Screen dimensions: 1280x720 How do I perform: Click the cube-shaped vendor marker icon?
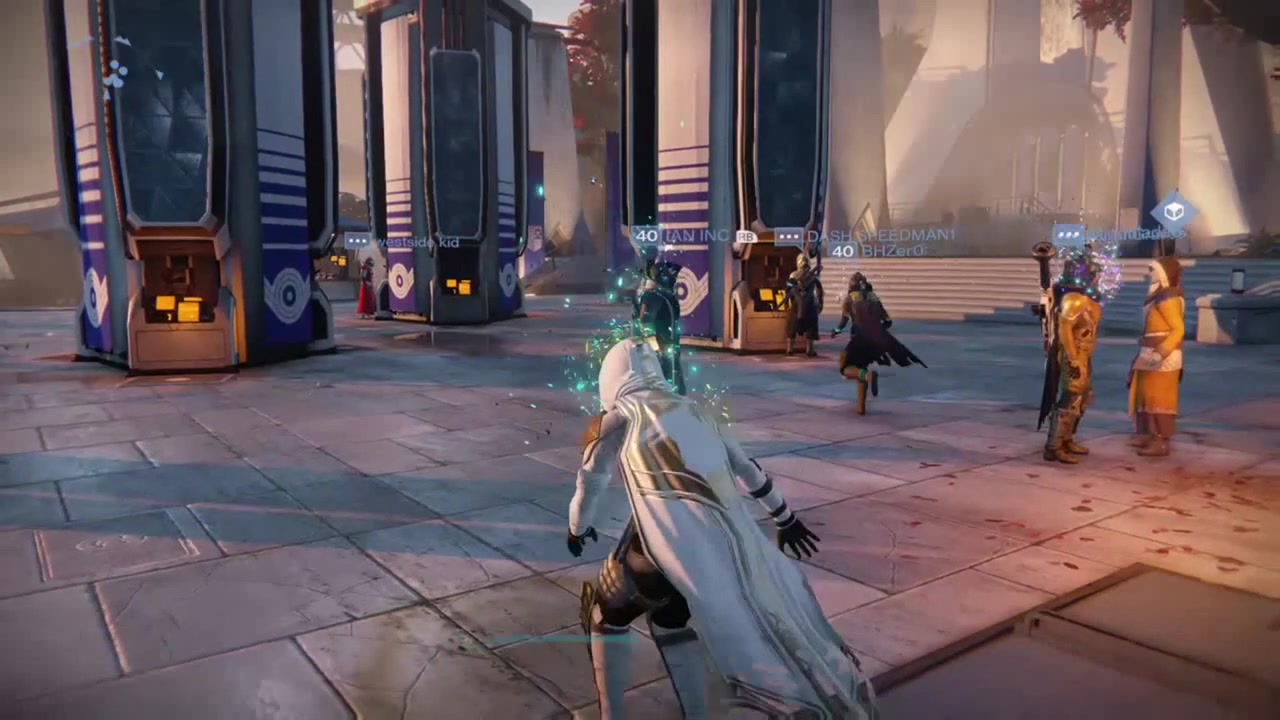[1173, 212]
